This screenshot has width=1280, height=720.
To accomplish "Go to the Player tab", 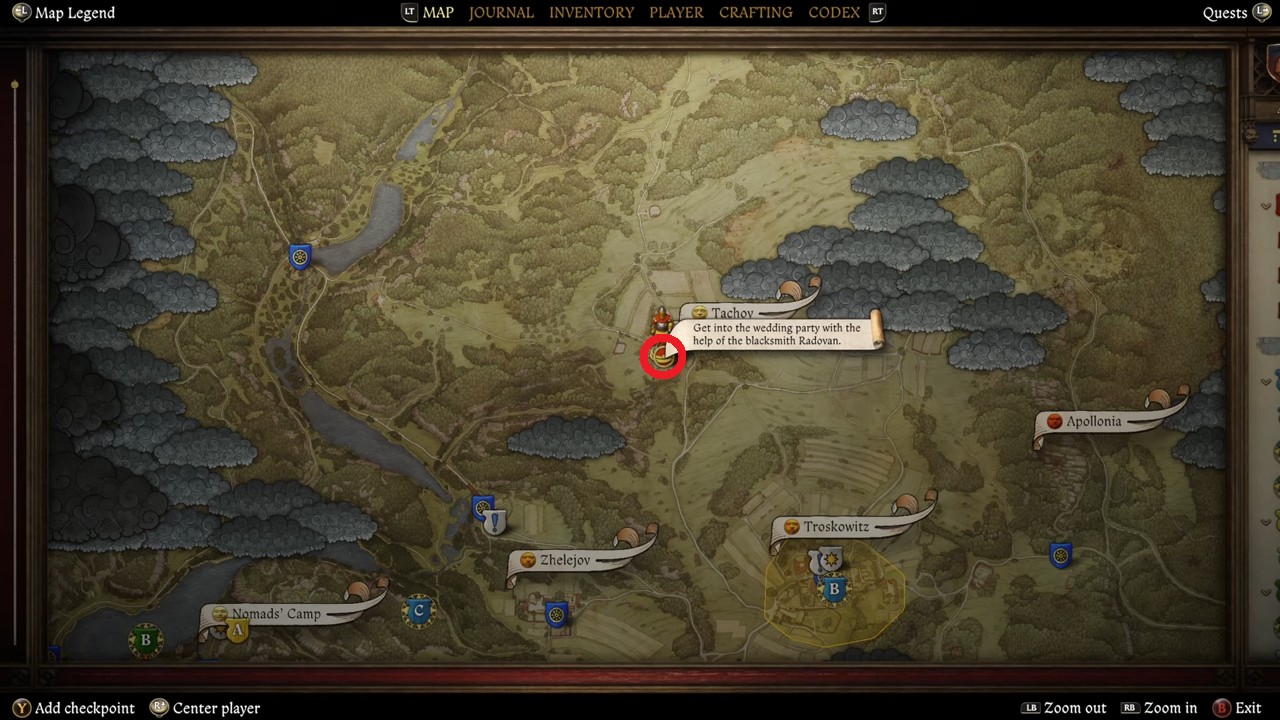I will tap(676, 13).
